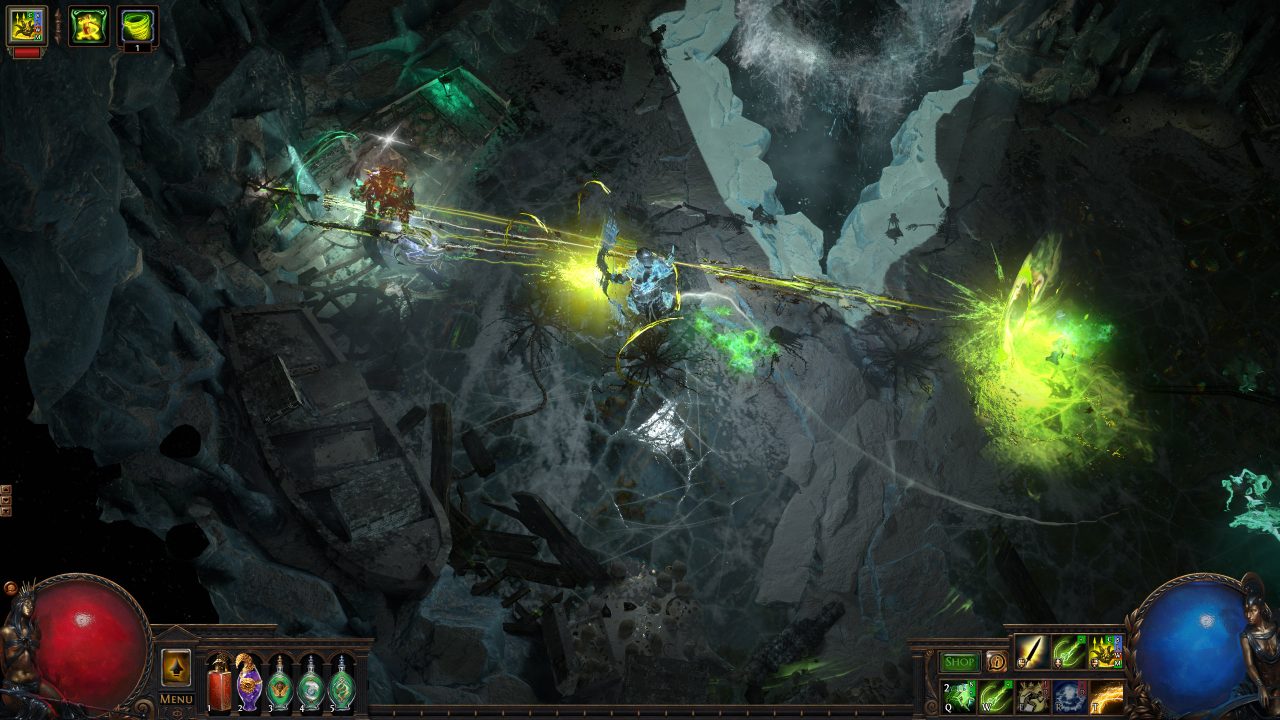Activate the E-bound pale warrior skill

click(x=1033, y=696)
